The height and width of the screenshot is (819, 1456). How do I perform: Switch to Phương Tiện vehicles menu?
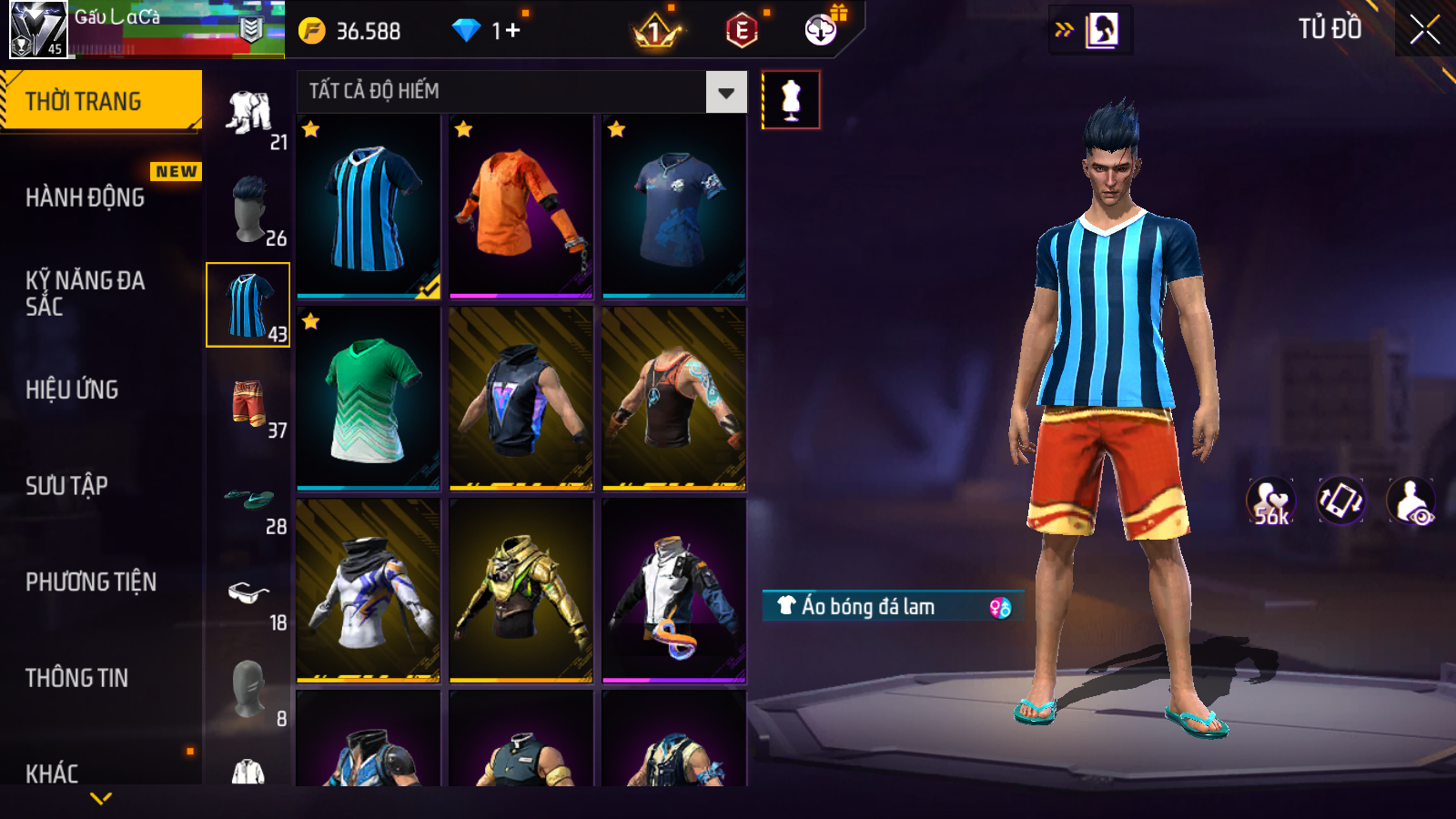coord(91,582)
